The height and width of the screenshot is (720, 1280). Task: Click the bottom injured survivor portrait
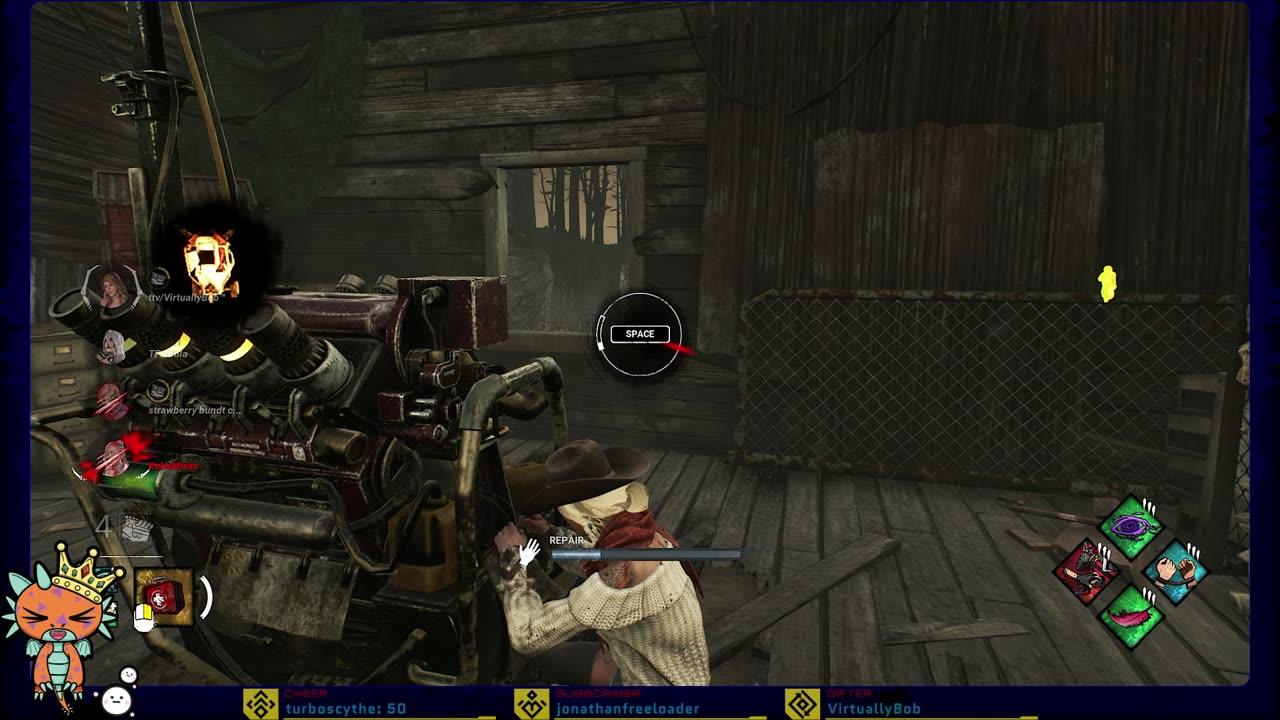point(111,459)
